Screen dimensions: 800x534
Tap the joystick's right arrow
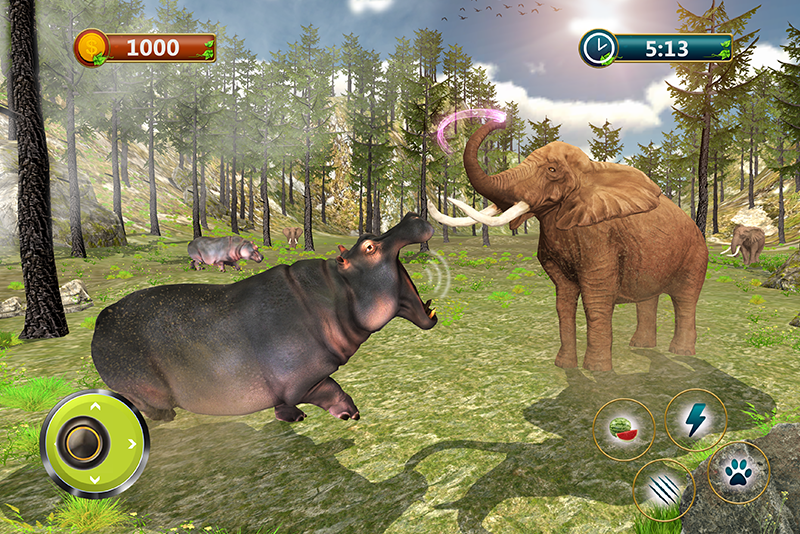(133, 443)
